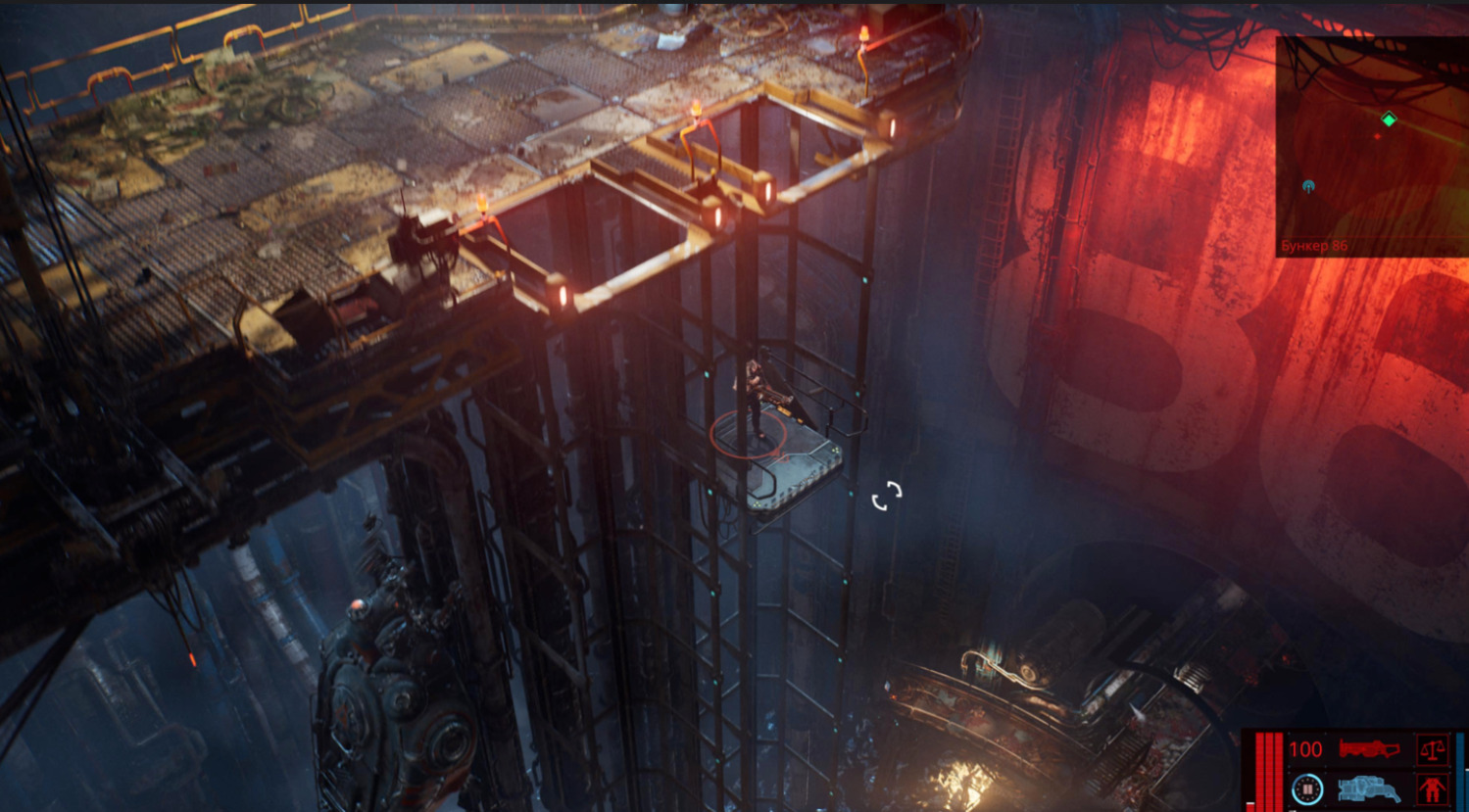
Task: Open the minimap labeled Бункер 86
Action: (1371, 147)
